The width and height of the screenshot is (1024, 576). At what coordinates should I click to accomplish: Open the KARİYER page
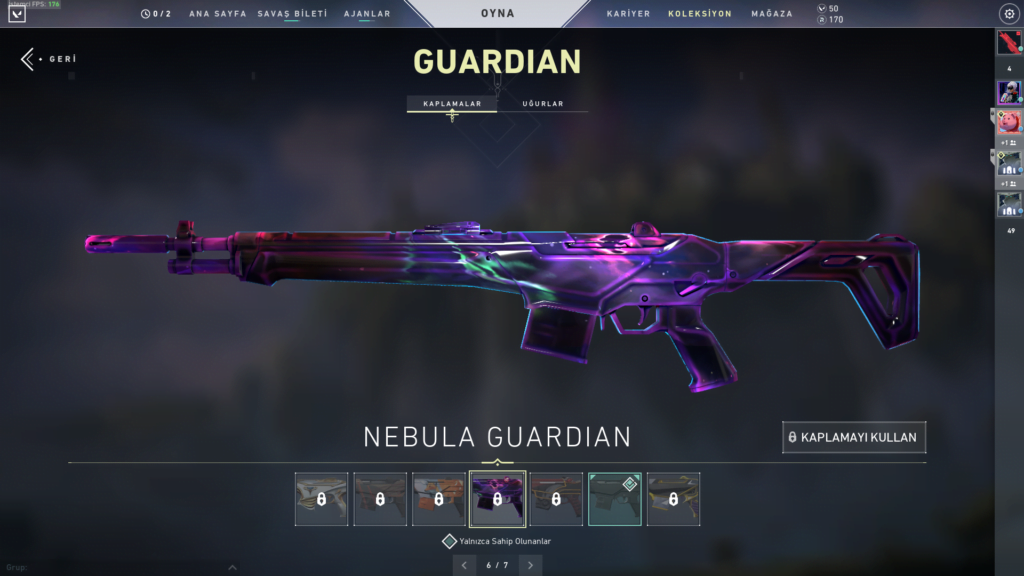(x=628, y=14)
